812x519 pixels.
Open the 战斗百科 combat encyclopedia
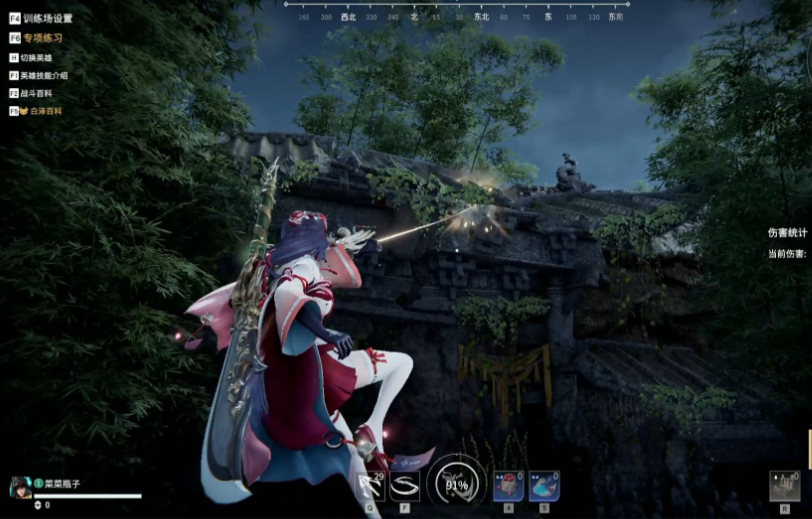coord(37,93)
